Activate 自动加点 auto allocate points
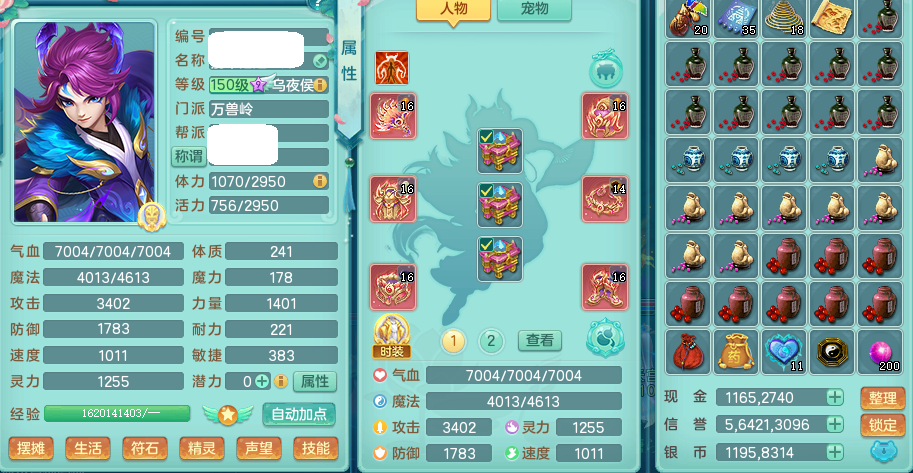The width and height of the screenshot is (913, 473). [299, 414]
